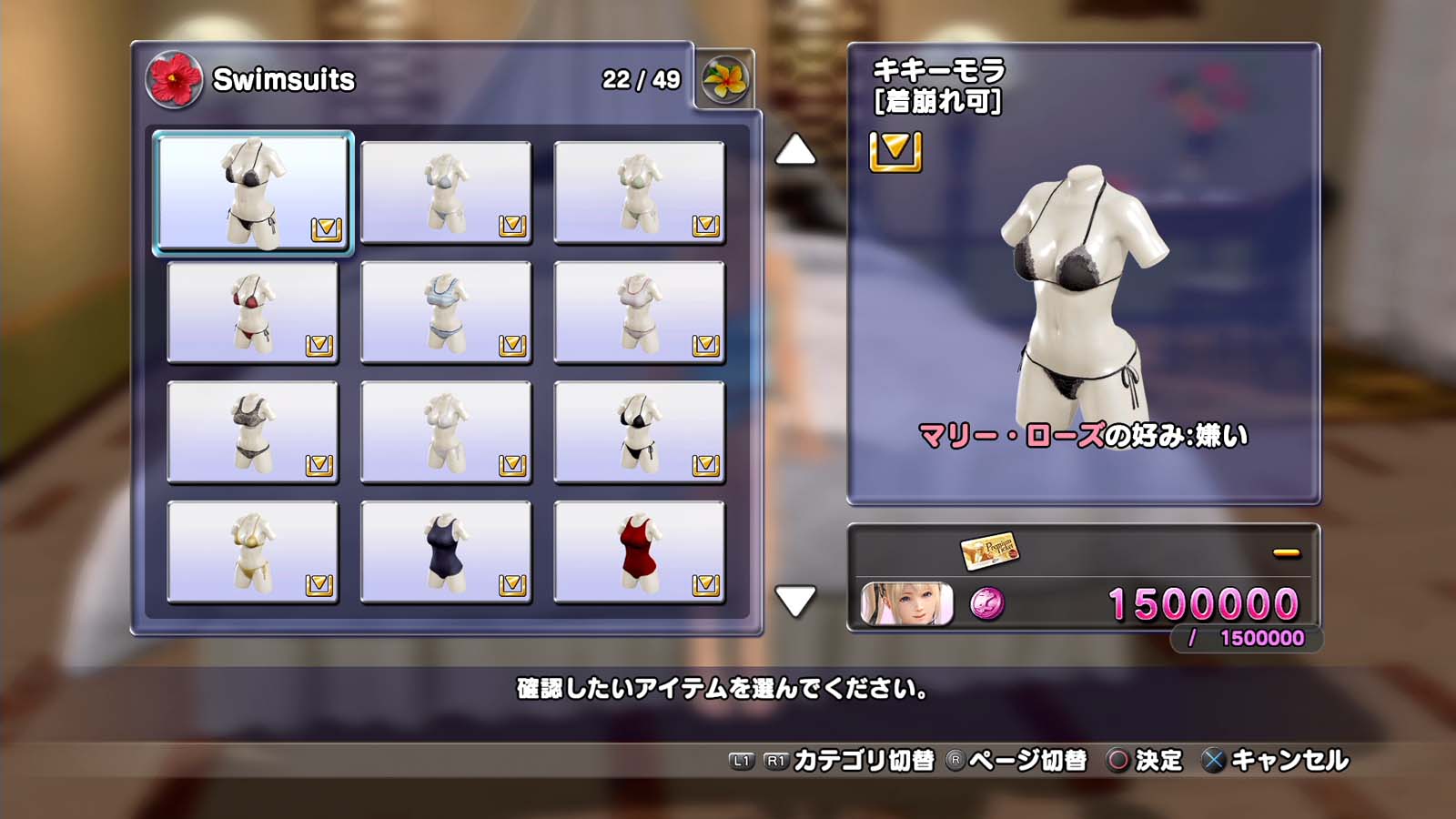Select the red one-piece swimsuit
This screenshot has width=1456, height=819.
click(639, 551)
